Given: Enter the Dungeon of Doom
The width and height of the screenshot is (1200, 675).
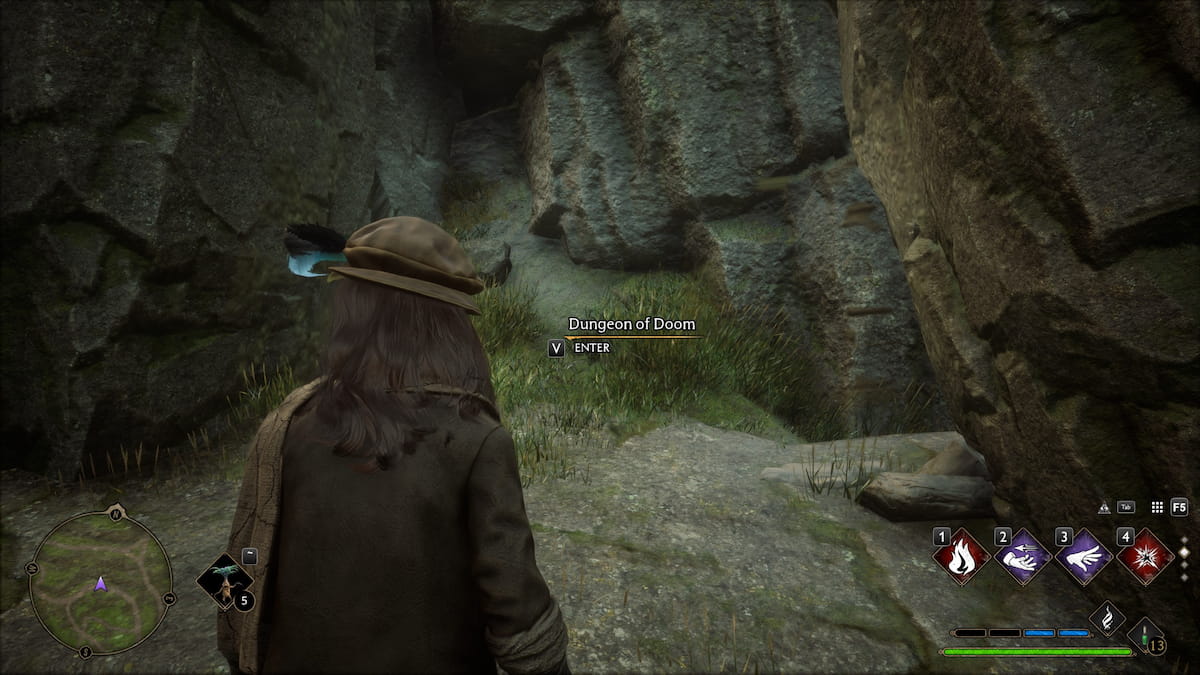Looking at the screenshot, I should pos(556,348).
